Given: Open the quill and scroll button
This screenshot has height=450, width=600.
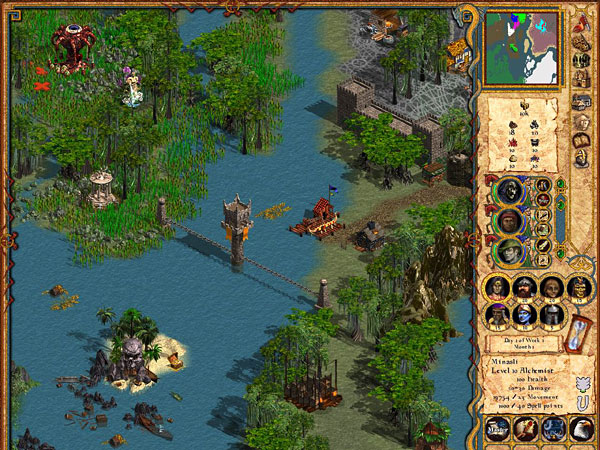Looking at the screenshot, I should (x=526, y=428).
